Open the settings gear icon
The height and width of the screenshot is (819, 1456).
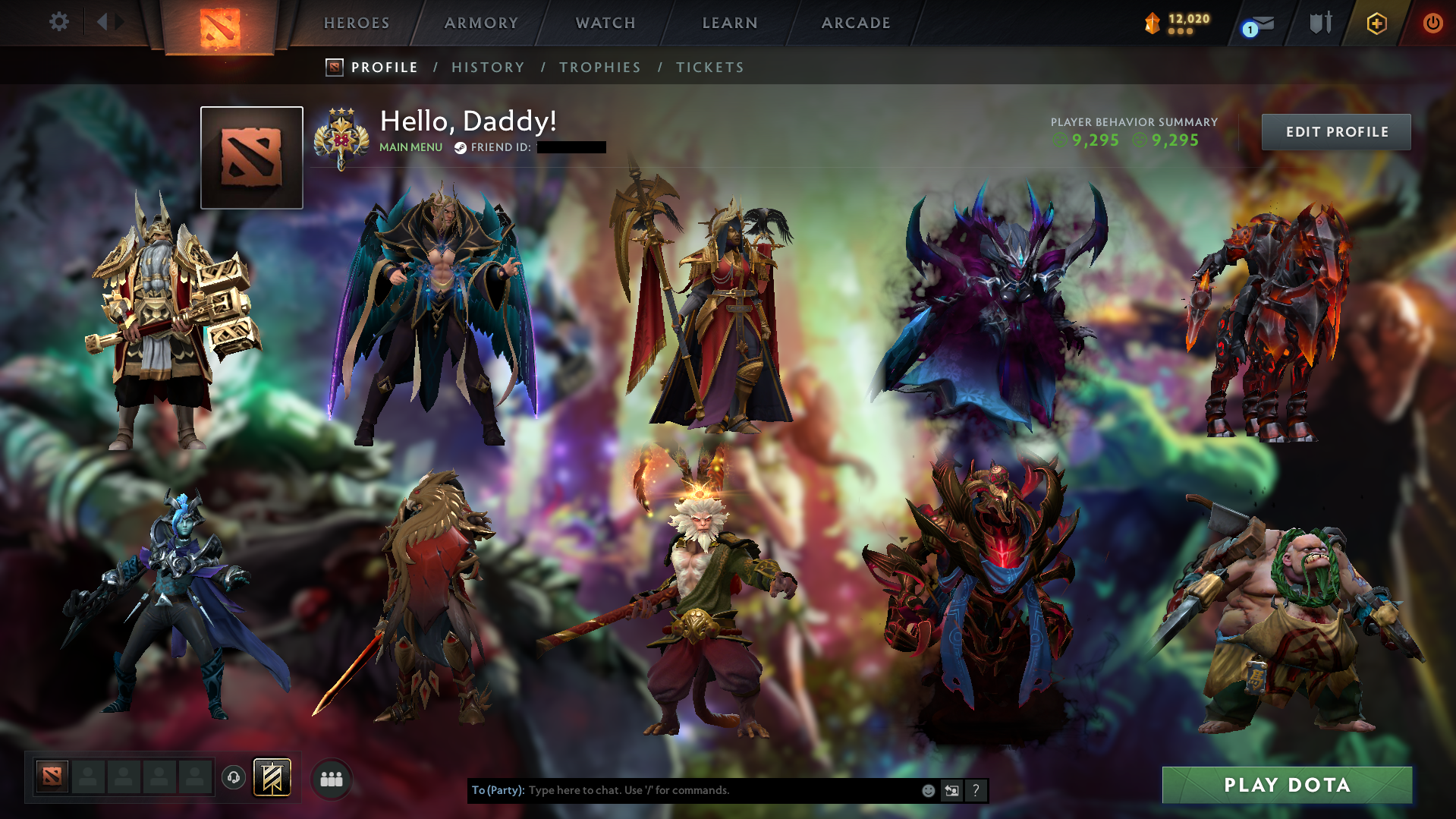point(59,22)
